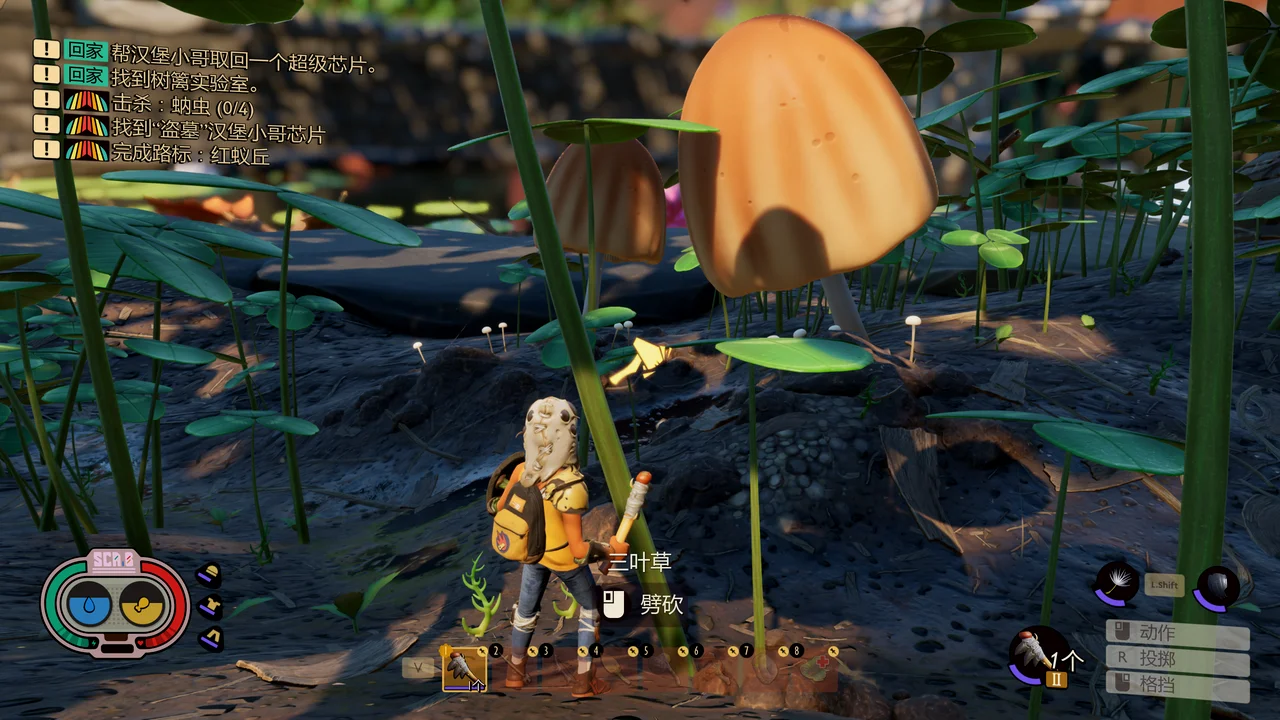Viewport: 1280px width, 720px height.
Task: Select the axe in hotbar slot one
Action: 464,668
